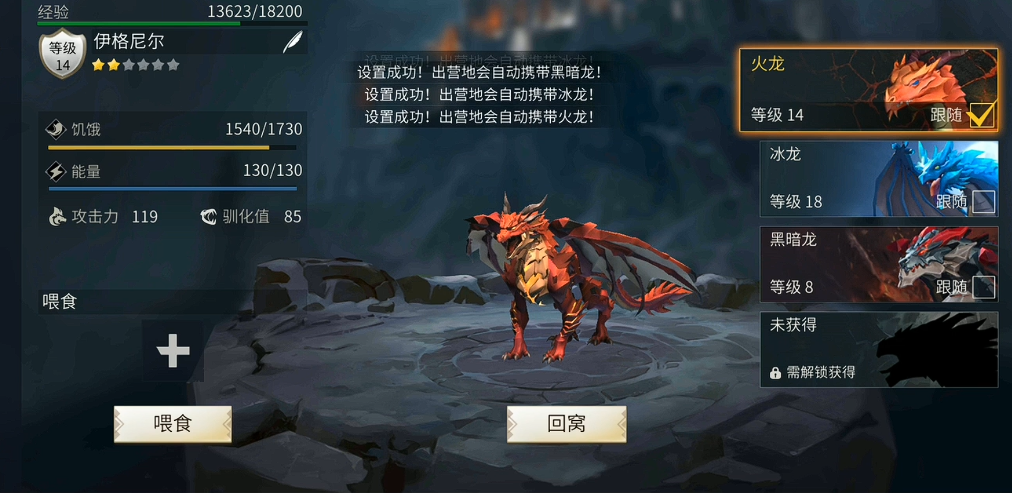The height and width of the screenshot is (493, 1012).
Task: Rename dragon using the feather quill icon
Action: click(x=292, y=43)
